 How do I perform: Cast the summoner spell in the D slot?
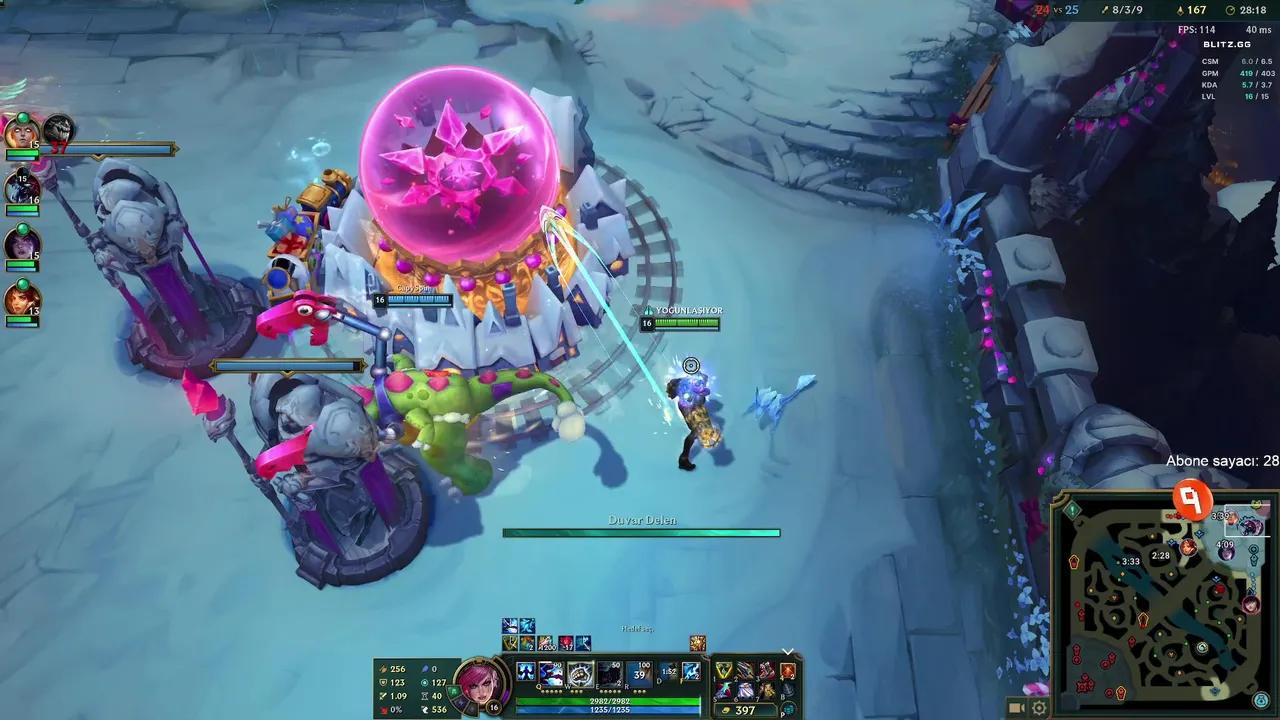[666, 672]
